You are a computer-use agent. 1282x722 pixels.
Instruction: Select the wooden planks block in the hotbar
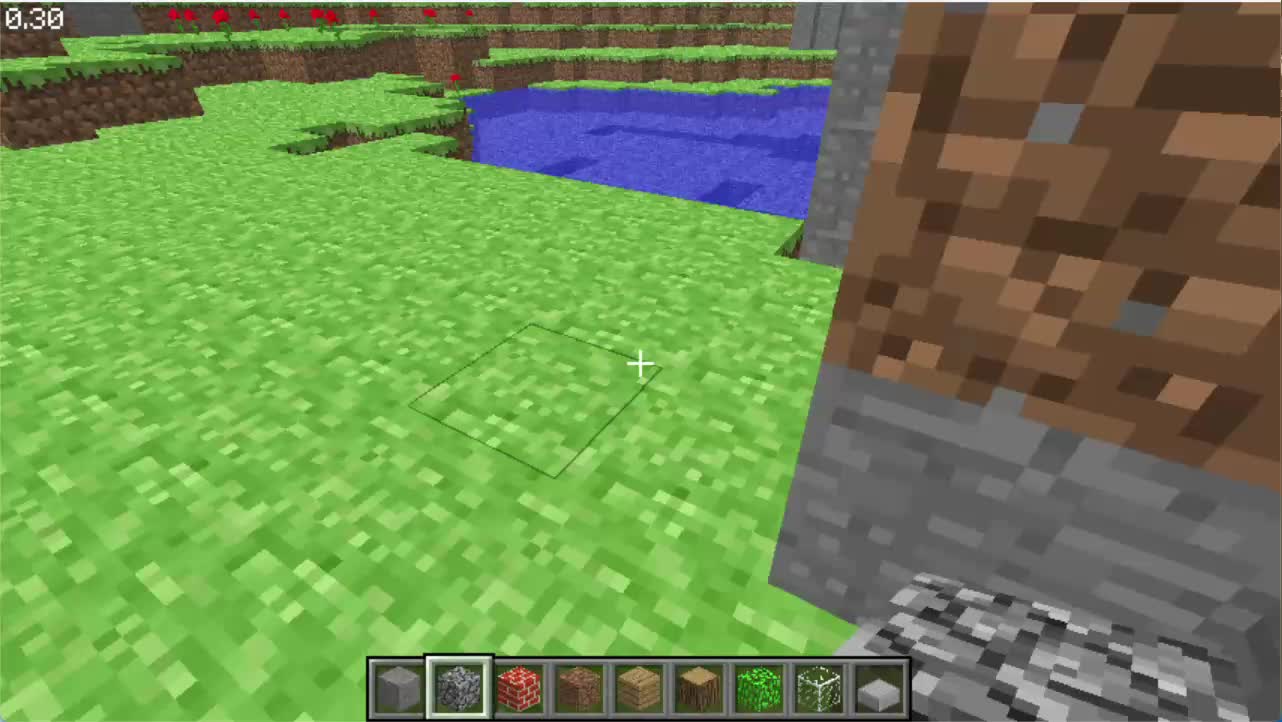click(x=640, y=685)
